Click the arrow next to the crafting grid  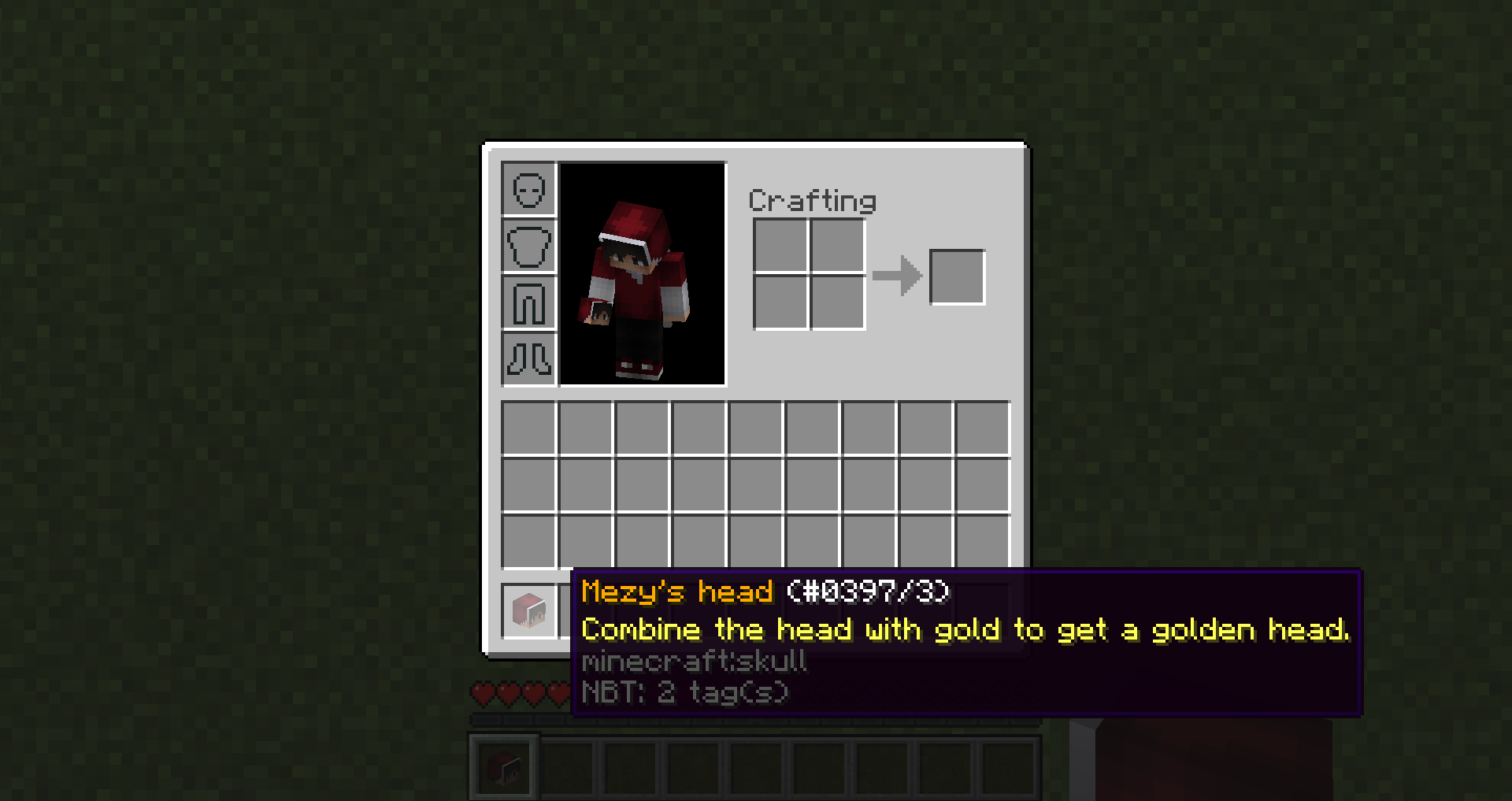tap(898, 276)
